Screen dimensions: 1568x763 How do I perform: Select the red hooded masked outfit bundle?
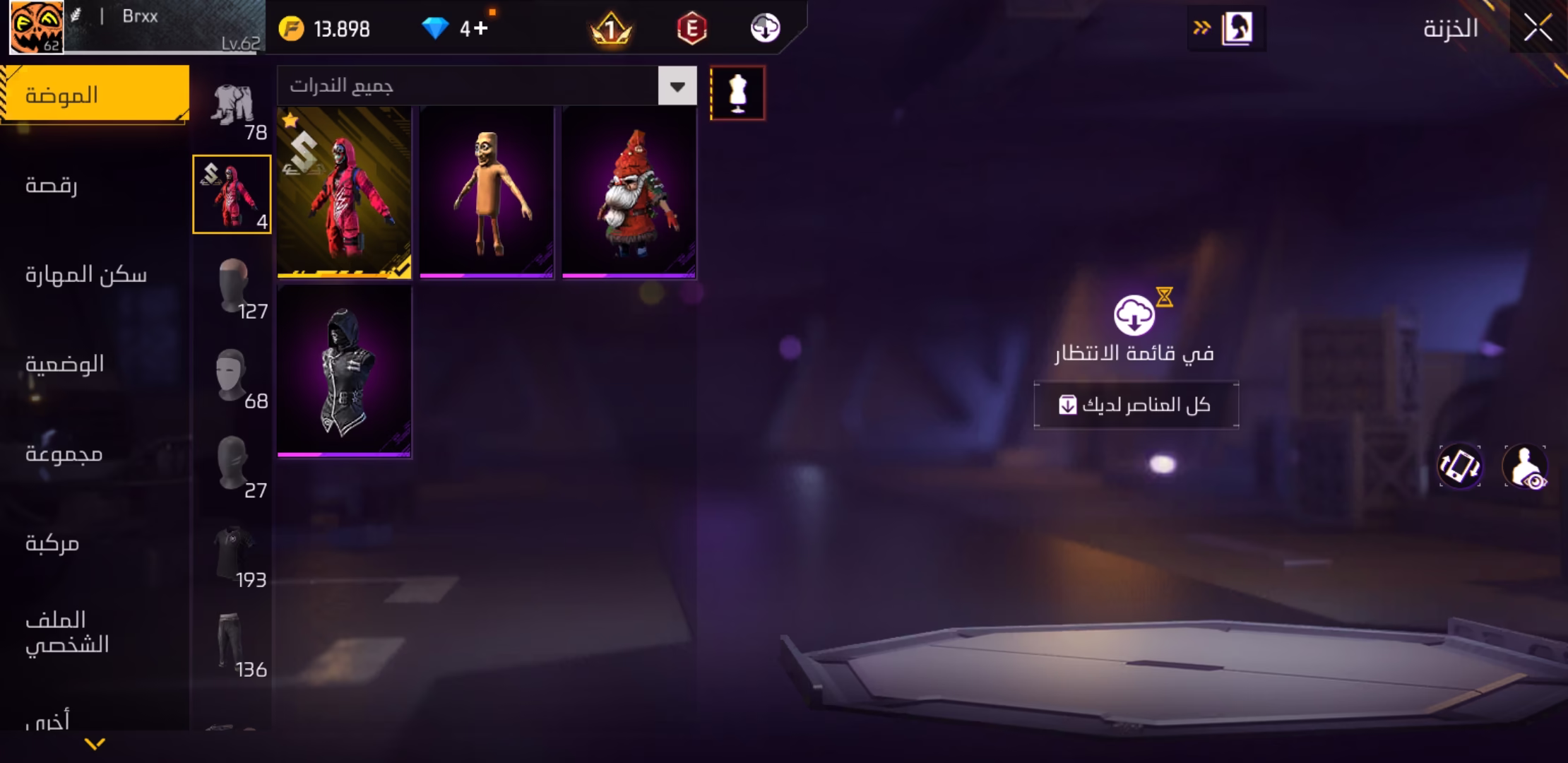344,192
